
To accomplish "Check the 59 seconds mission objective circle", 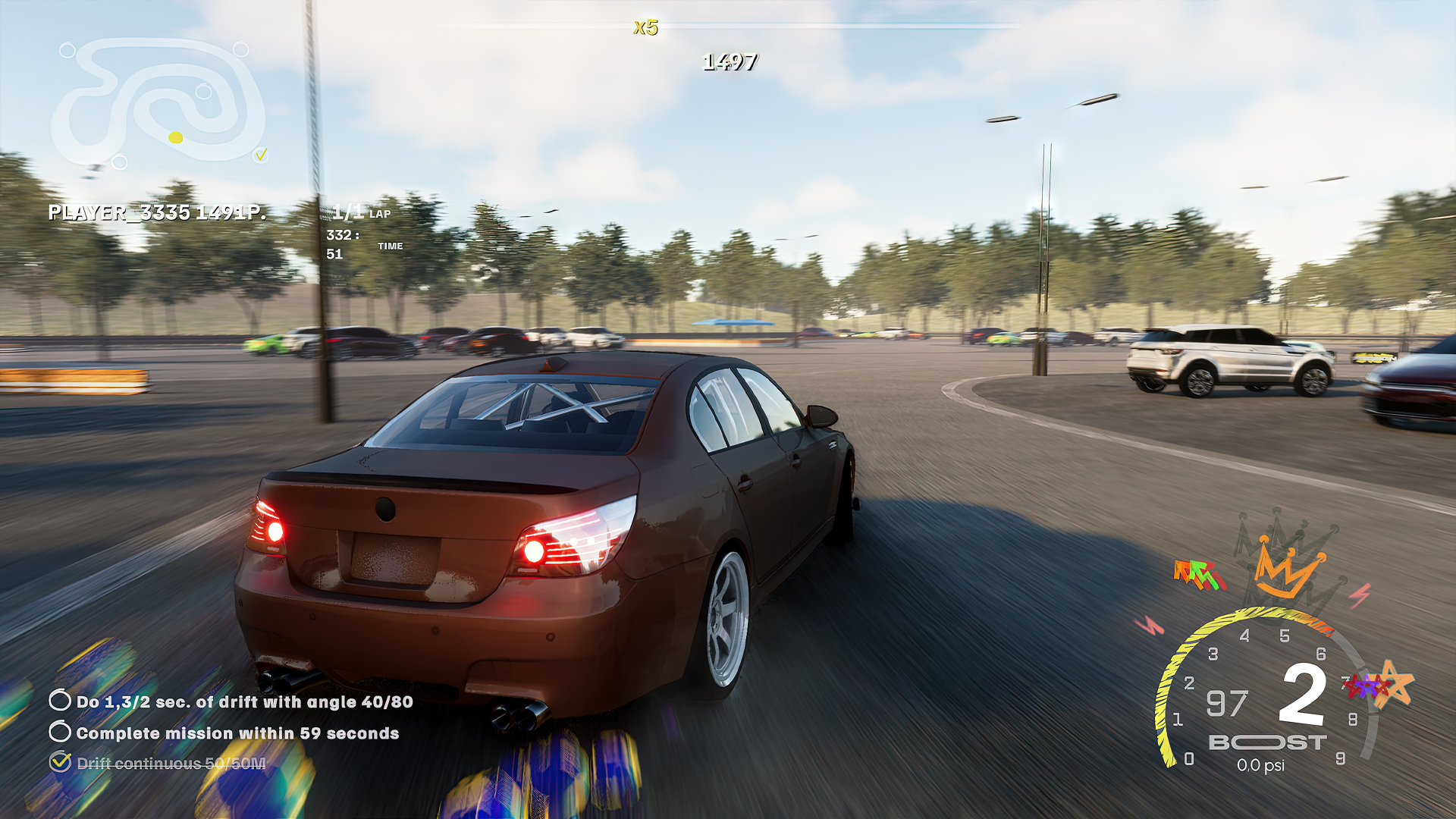I will click(58, 733).
